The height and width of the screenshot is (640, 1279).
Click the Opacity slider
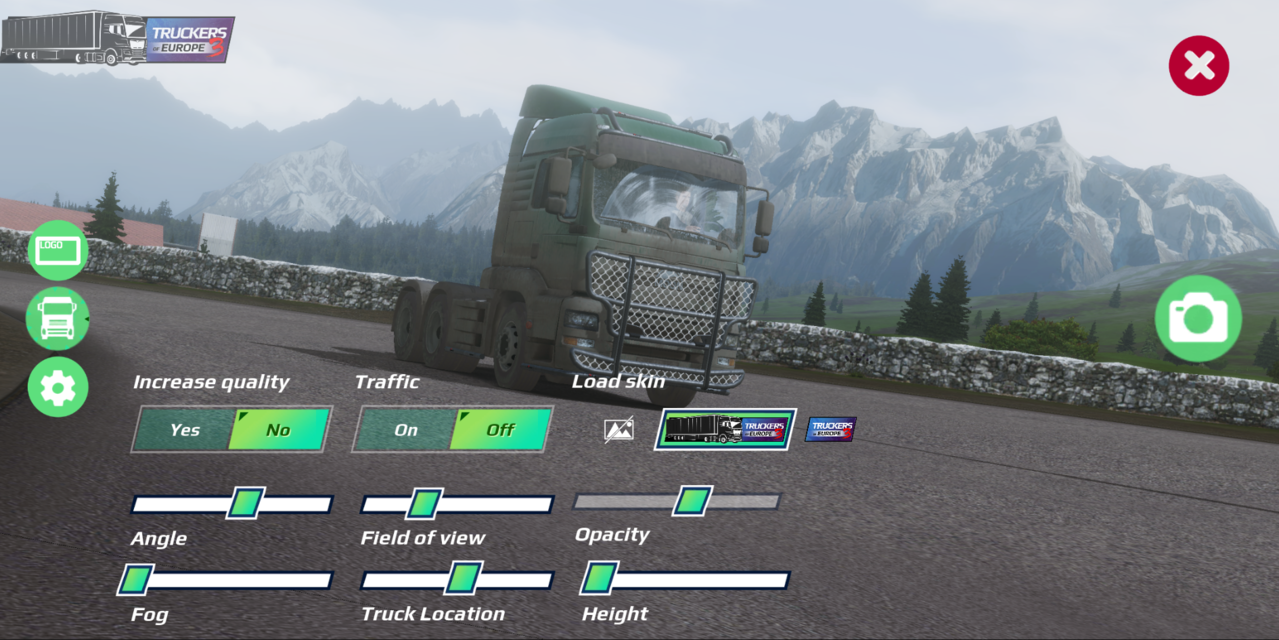pos(677,500)
